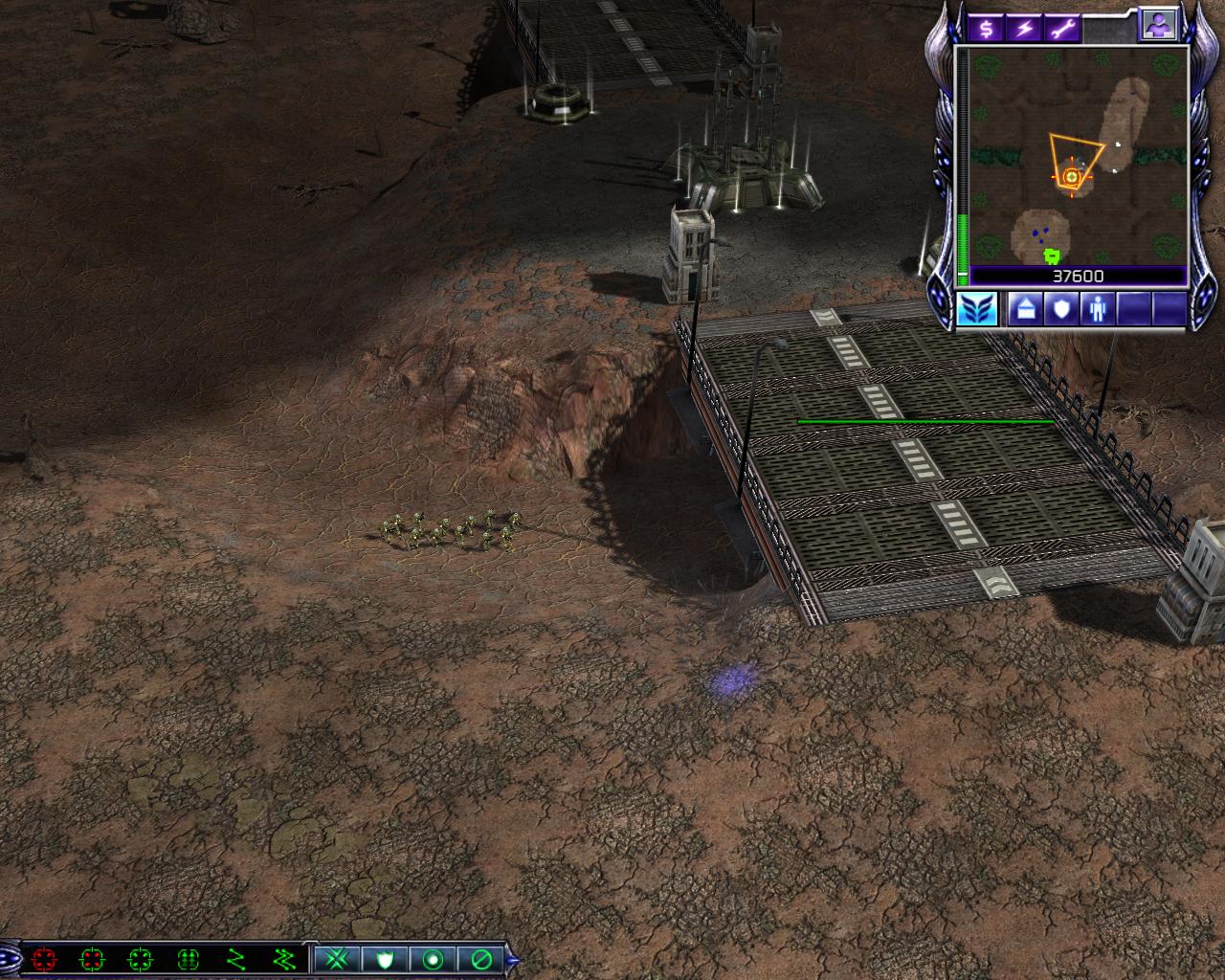The image size is (1225, 980).
Task: Activate the multi-point zigzag waypoint command
Action: pos(283,958)
